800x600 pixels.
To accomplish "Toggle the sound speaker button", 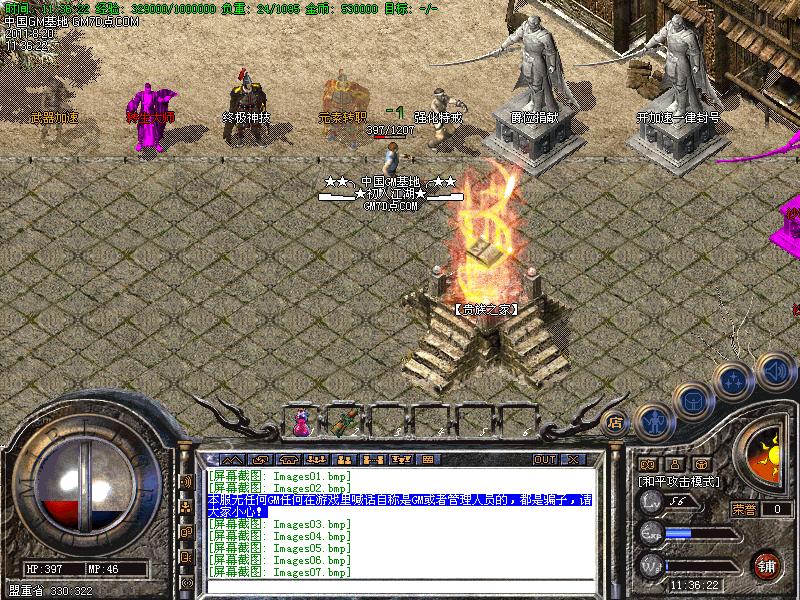I will 774,369.
